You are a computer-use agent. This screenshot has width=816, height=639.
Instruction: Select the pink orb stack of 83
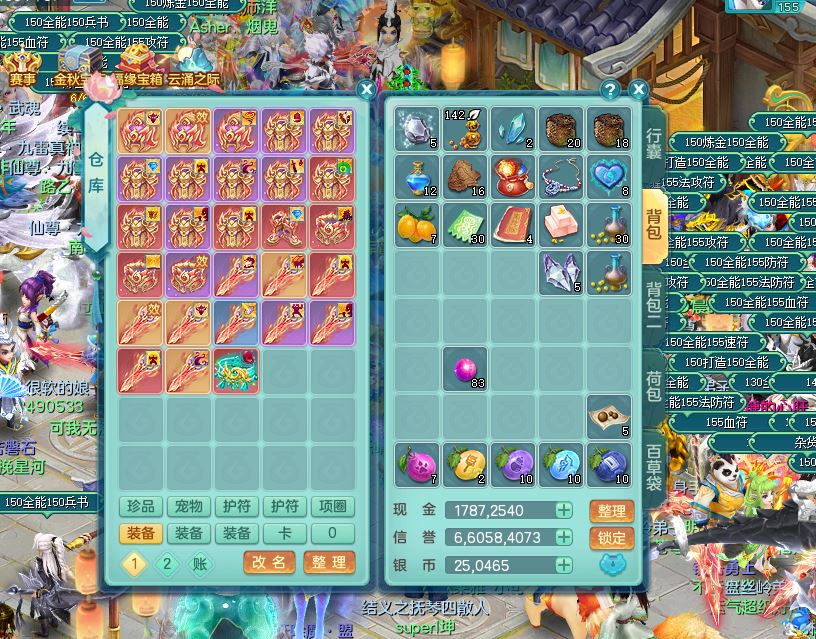[x=464, y=368]
